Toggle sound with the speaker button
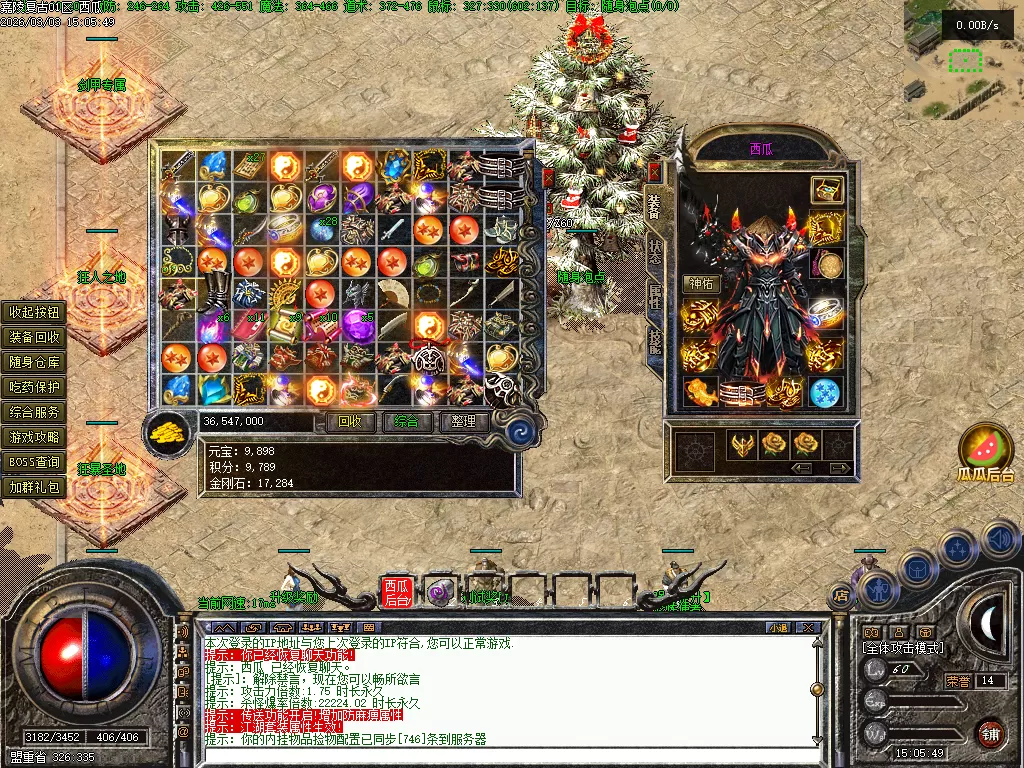 click(x=1000, y=539)
